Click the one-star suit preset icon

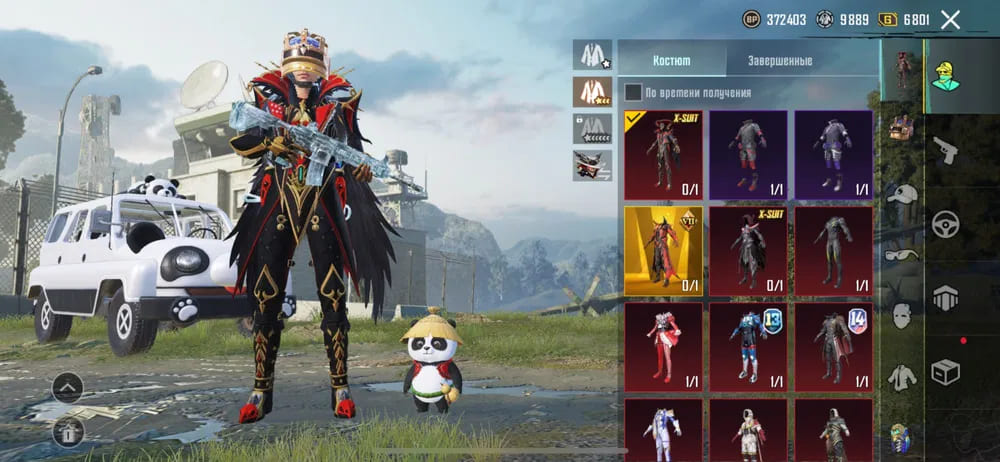(x=592, y=55)
